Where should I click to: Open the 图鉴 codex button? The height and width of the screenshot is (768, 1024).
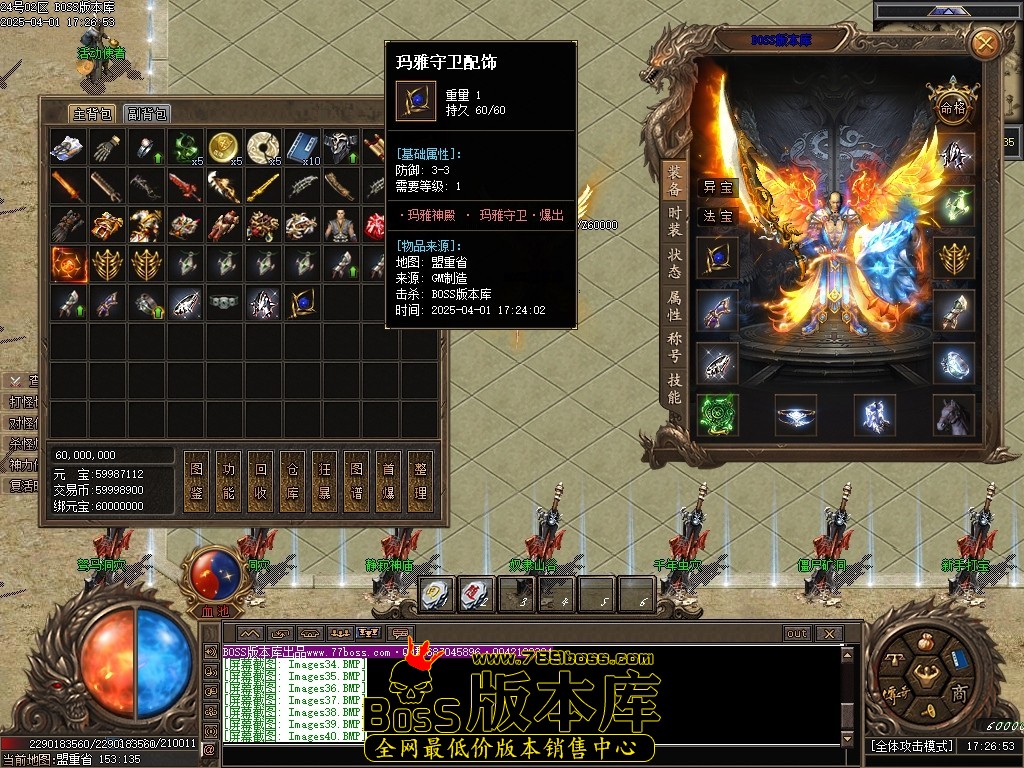[197, 481]
